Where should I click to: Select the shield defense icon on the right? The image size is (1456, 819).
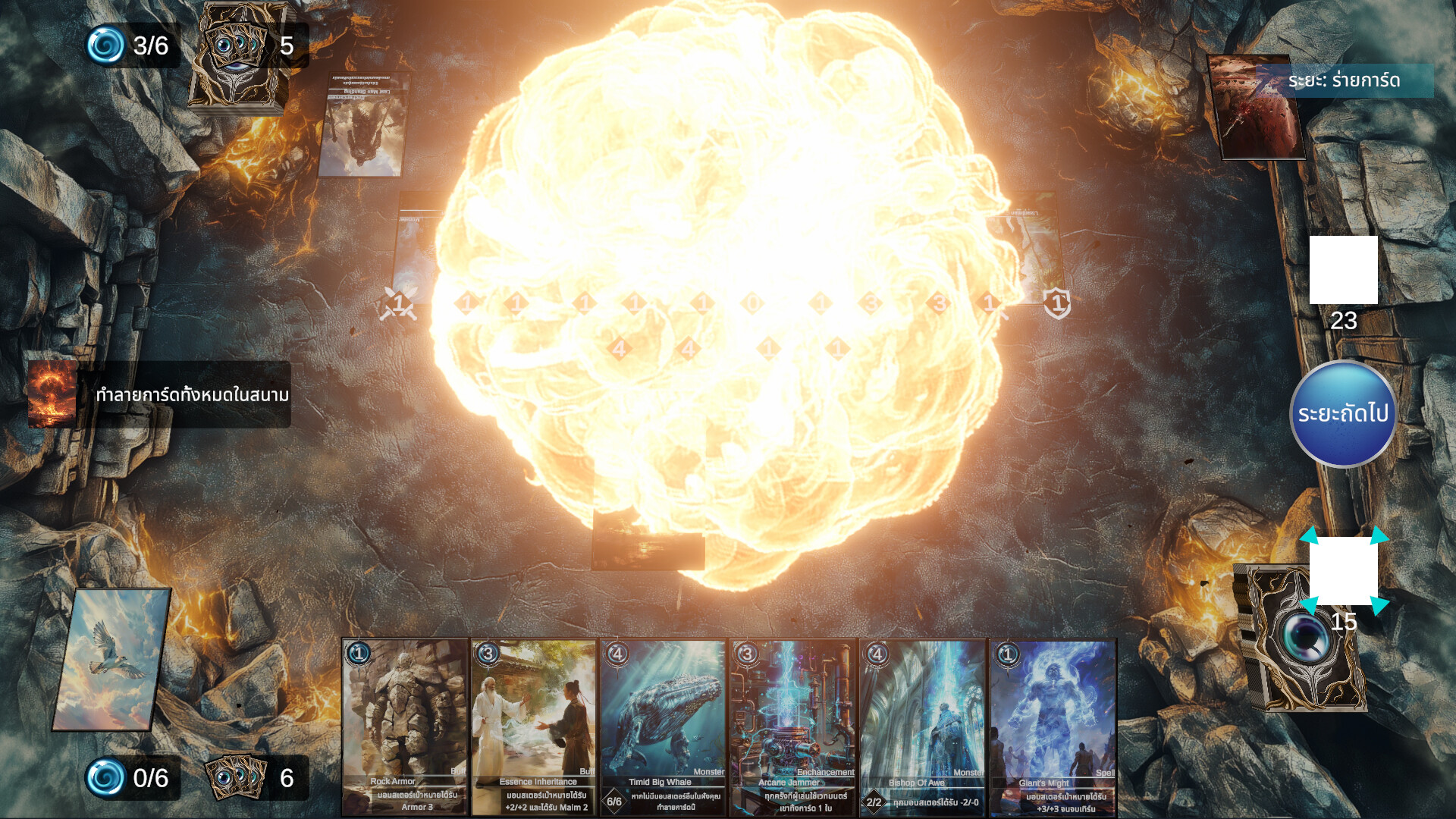coord(1056,302)
